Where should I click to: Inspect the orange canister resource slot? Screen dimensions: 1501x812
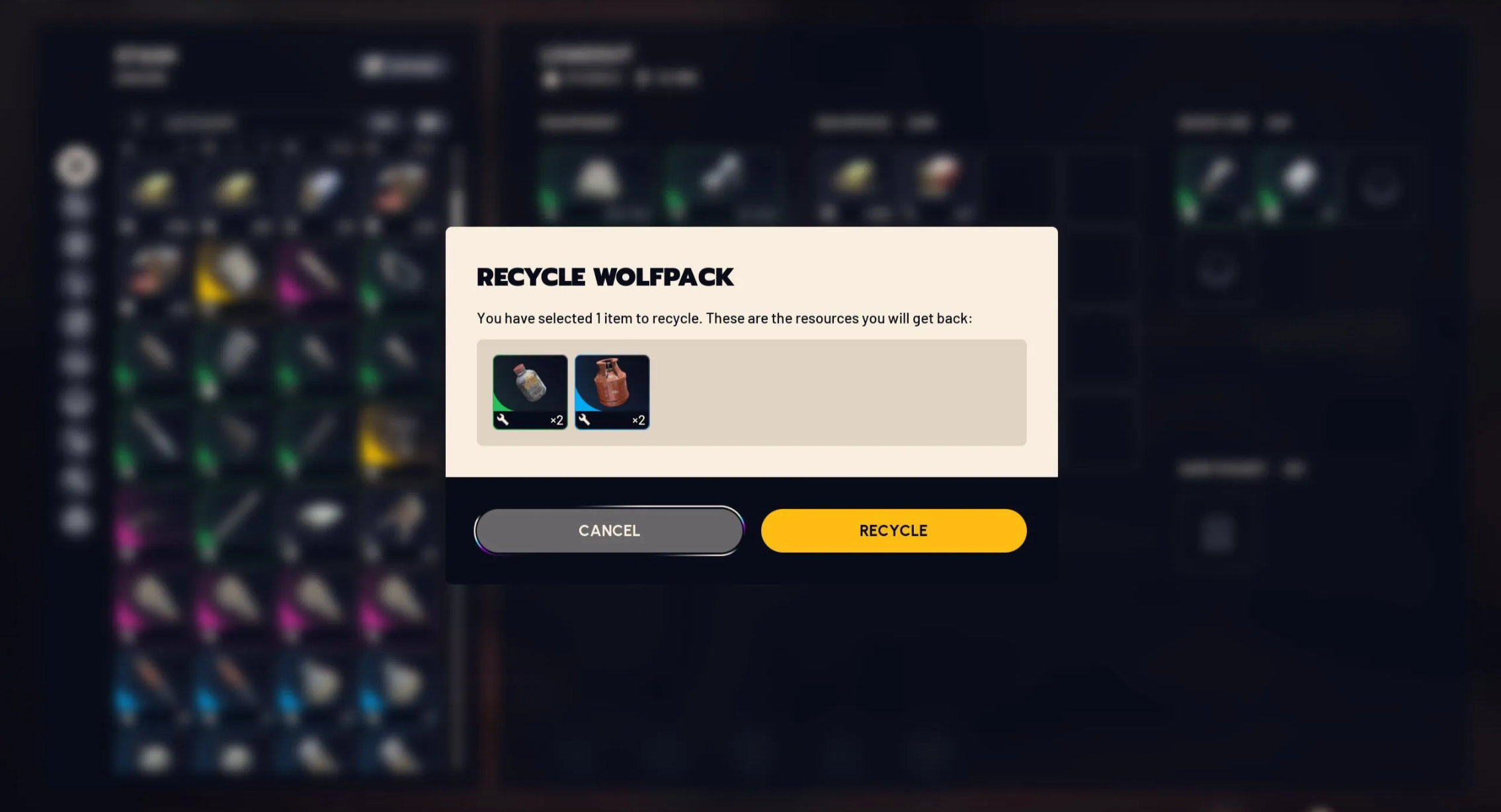612,391
